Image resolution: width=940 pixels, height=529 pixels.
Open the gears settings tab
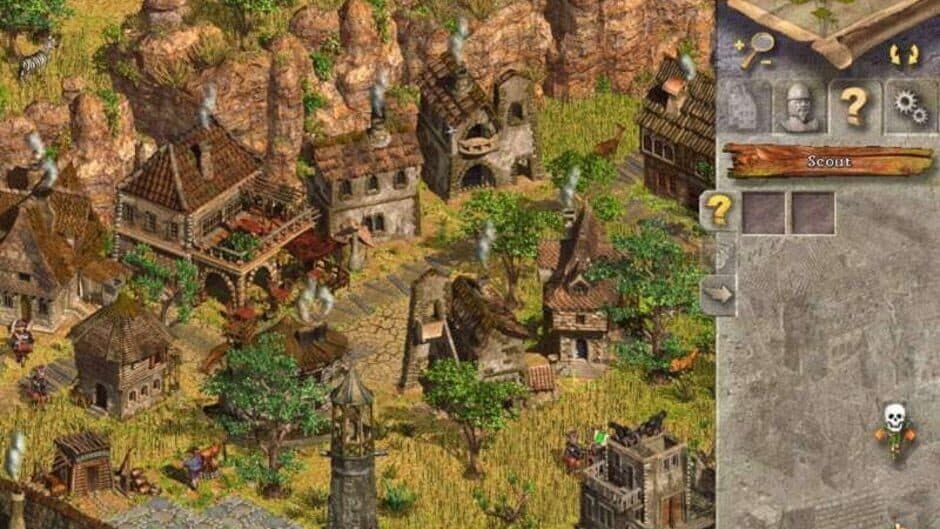(x=910, y=106)
